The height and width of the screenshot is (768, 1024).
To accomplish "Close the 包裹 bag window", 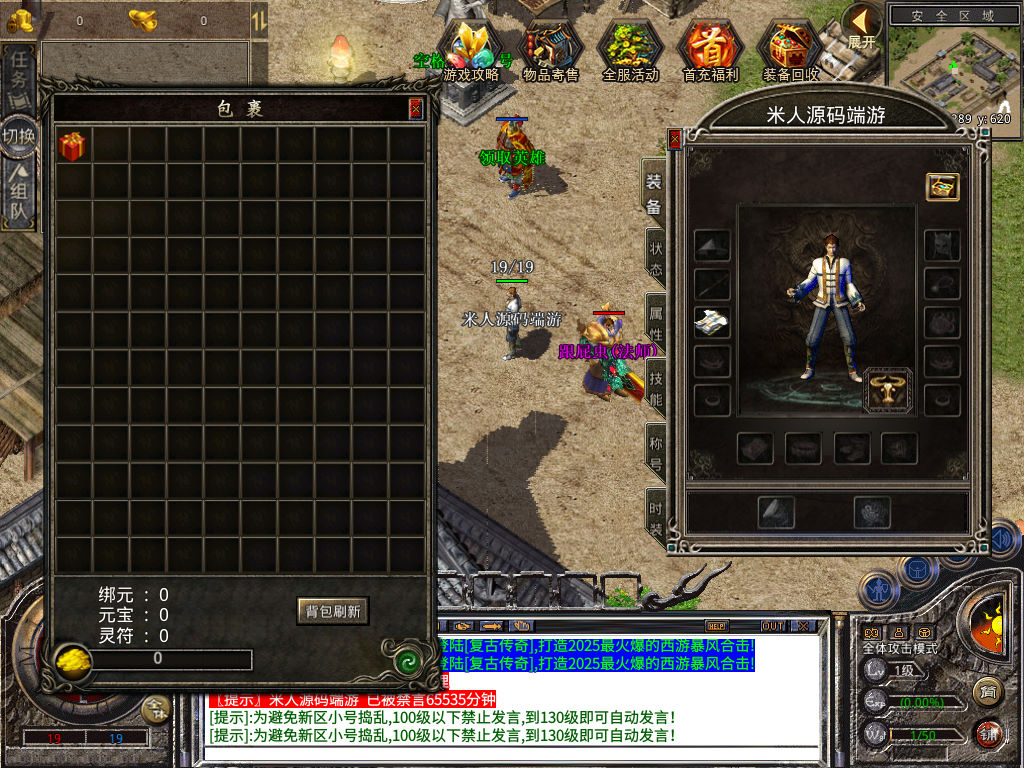I will point(416,109).
